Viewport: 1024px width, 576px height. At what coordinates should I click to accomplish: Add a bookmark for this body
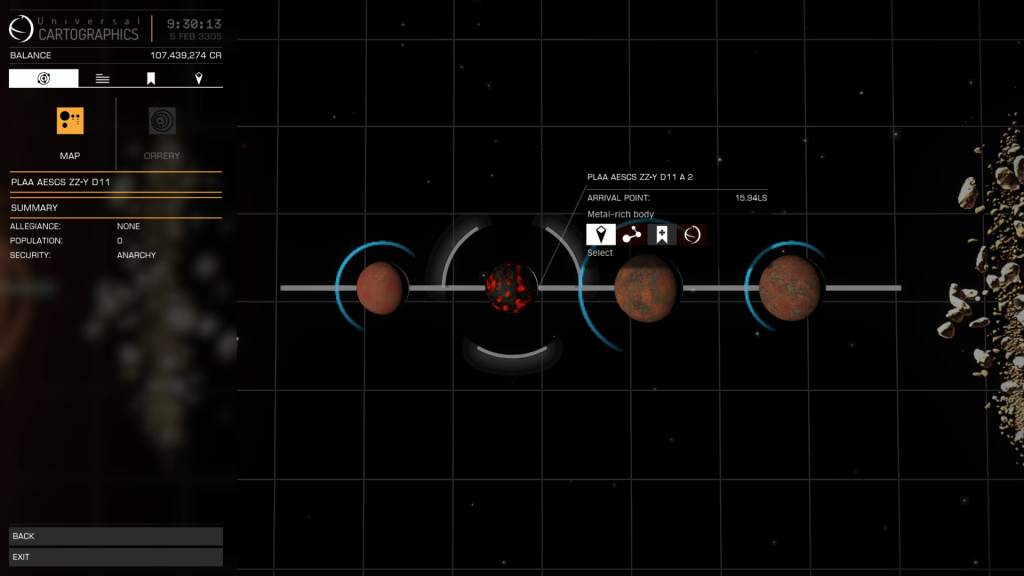click(x=662, y=235)
